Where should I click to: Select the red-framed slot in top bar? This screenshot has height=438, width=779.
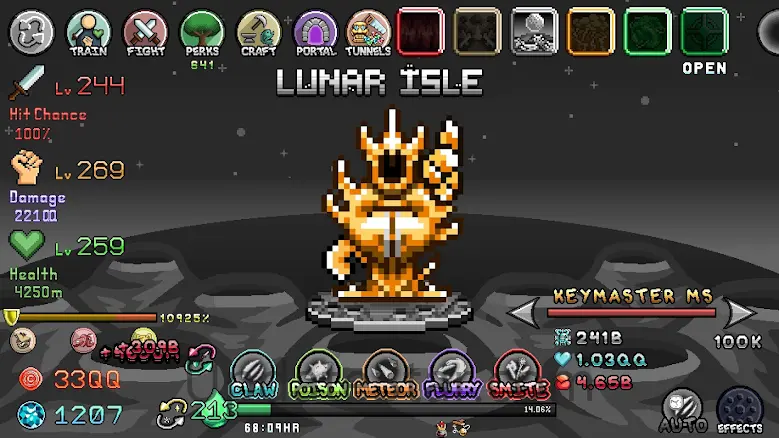click(x=420, y=31)
